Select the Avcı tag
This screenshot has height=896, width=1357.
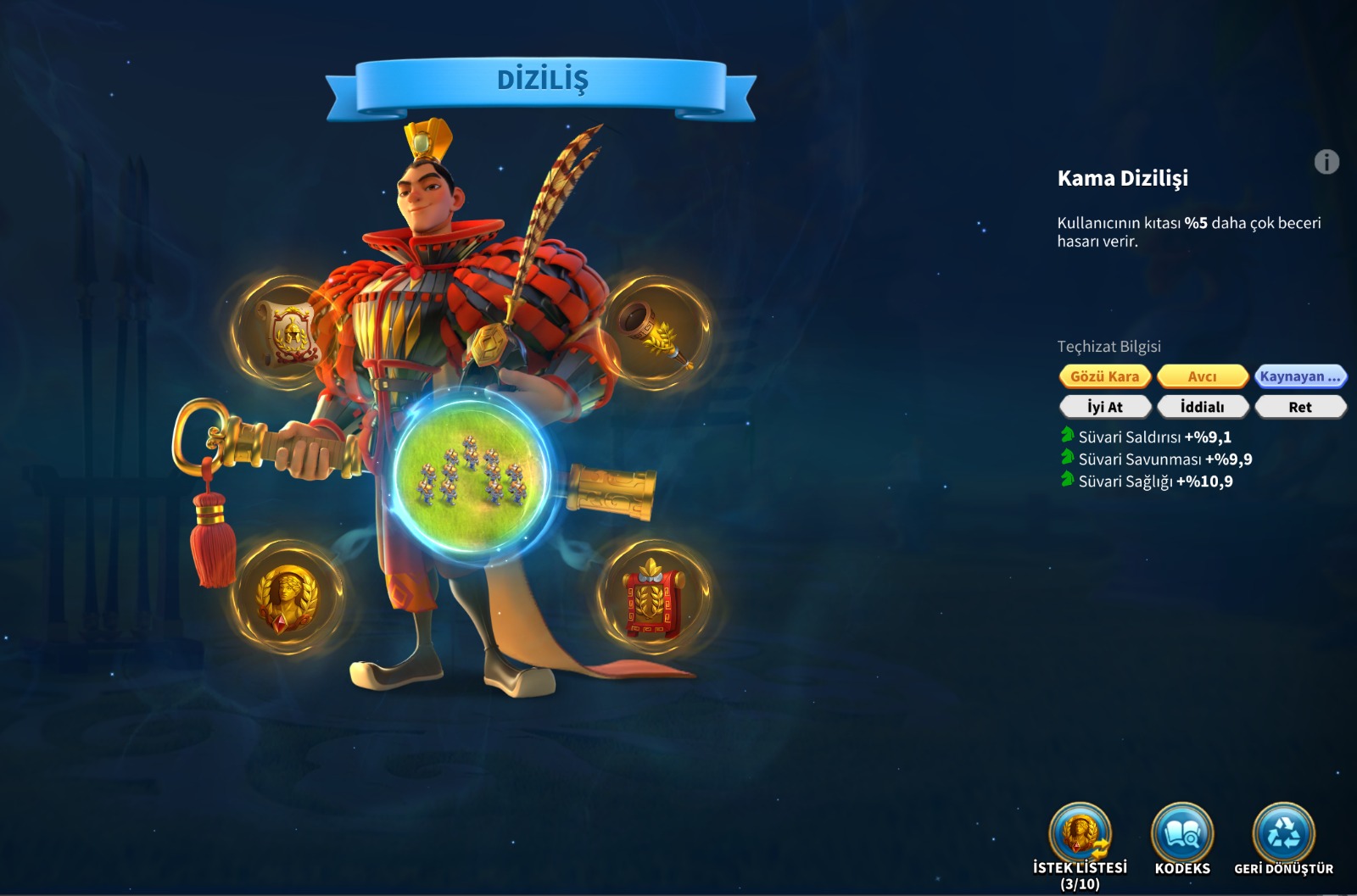(x=1202, y=376)
